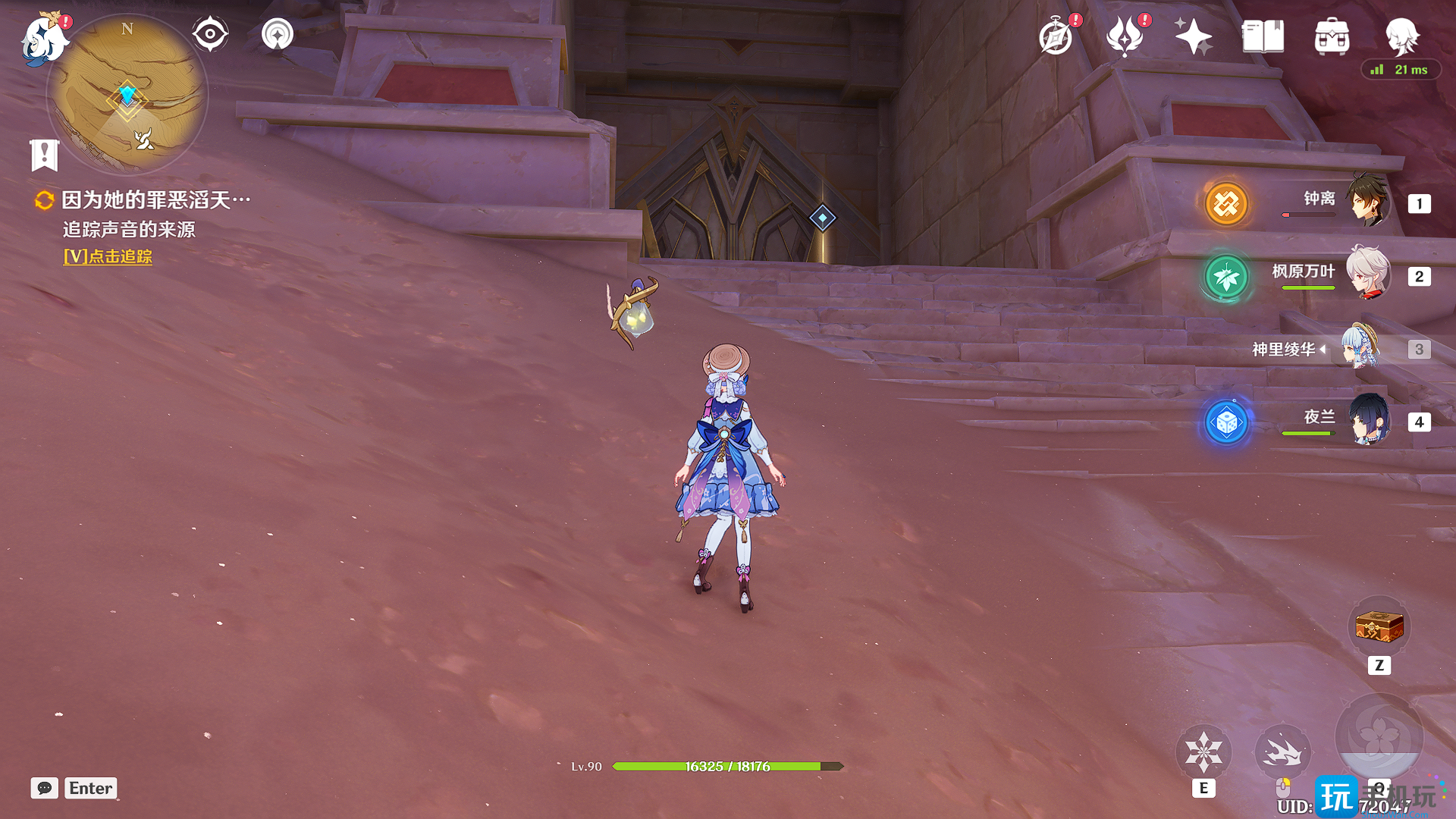
Task: Open the events compass icon
Action: click(1056, 36)
